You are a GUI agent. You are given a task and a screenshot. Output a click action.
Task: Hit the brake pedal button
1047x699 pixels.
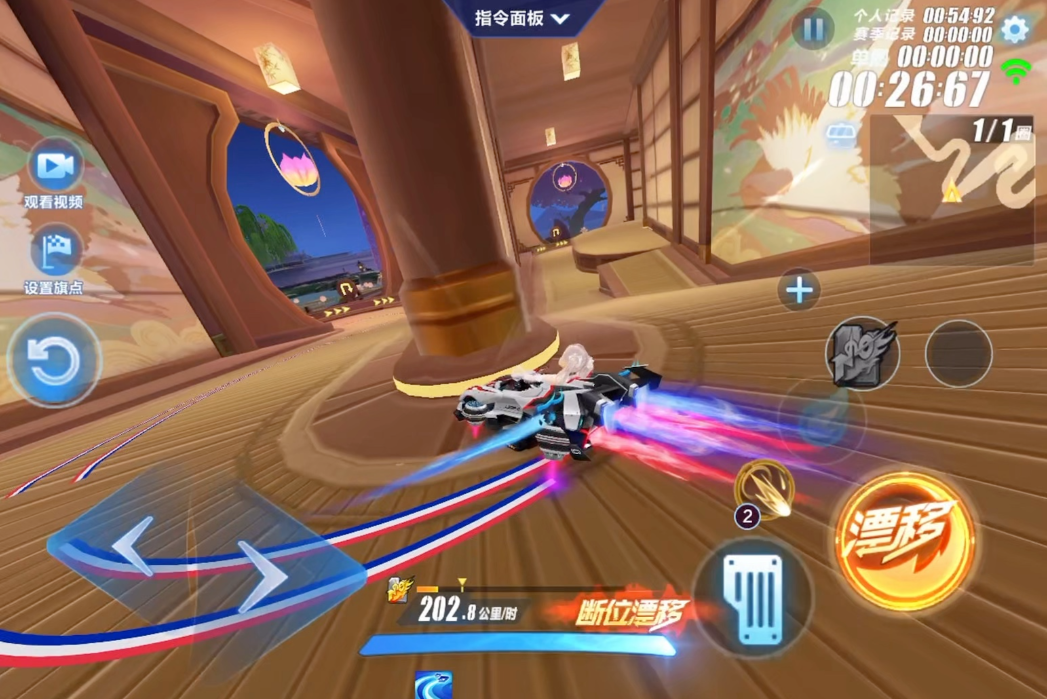pyautogui.click(x=752, y=598)
